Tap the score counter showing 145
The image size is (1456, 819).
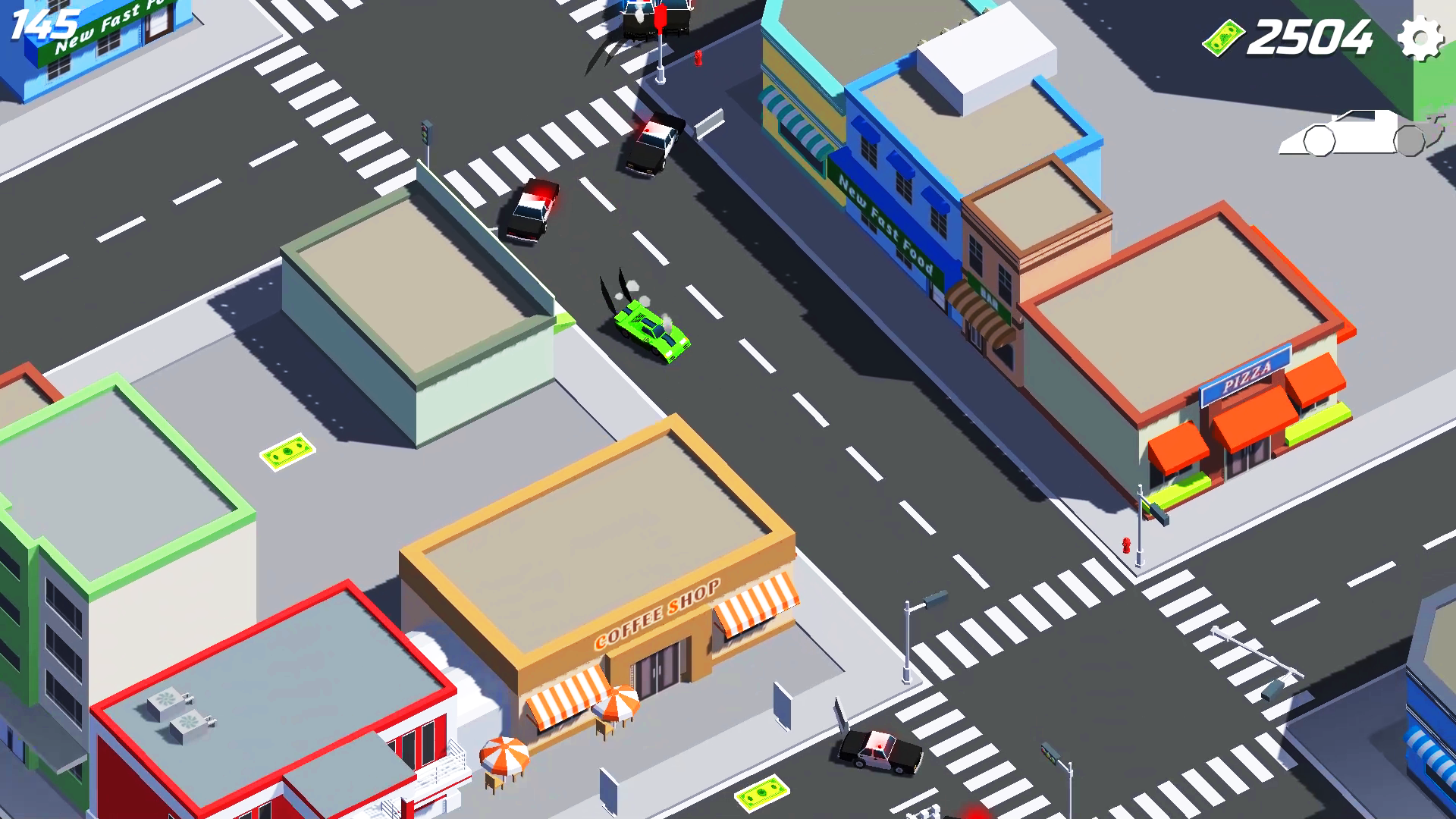[x=45, y=23]
